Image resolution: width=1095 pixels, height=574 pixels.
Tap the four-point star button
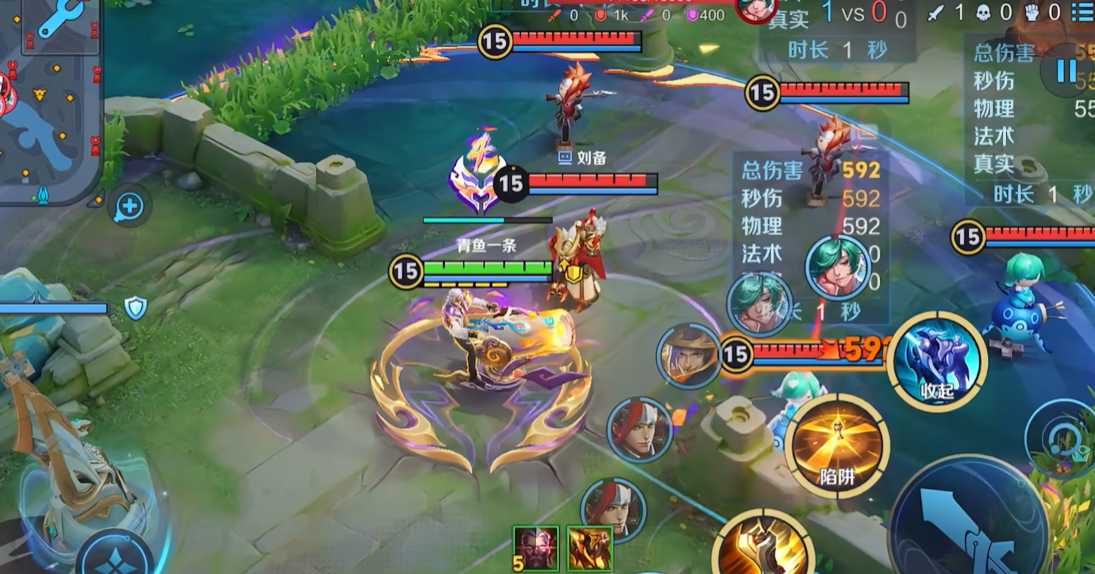tap(116, 555)
